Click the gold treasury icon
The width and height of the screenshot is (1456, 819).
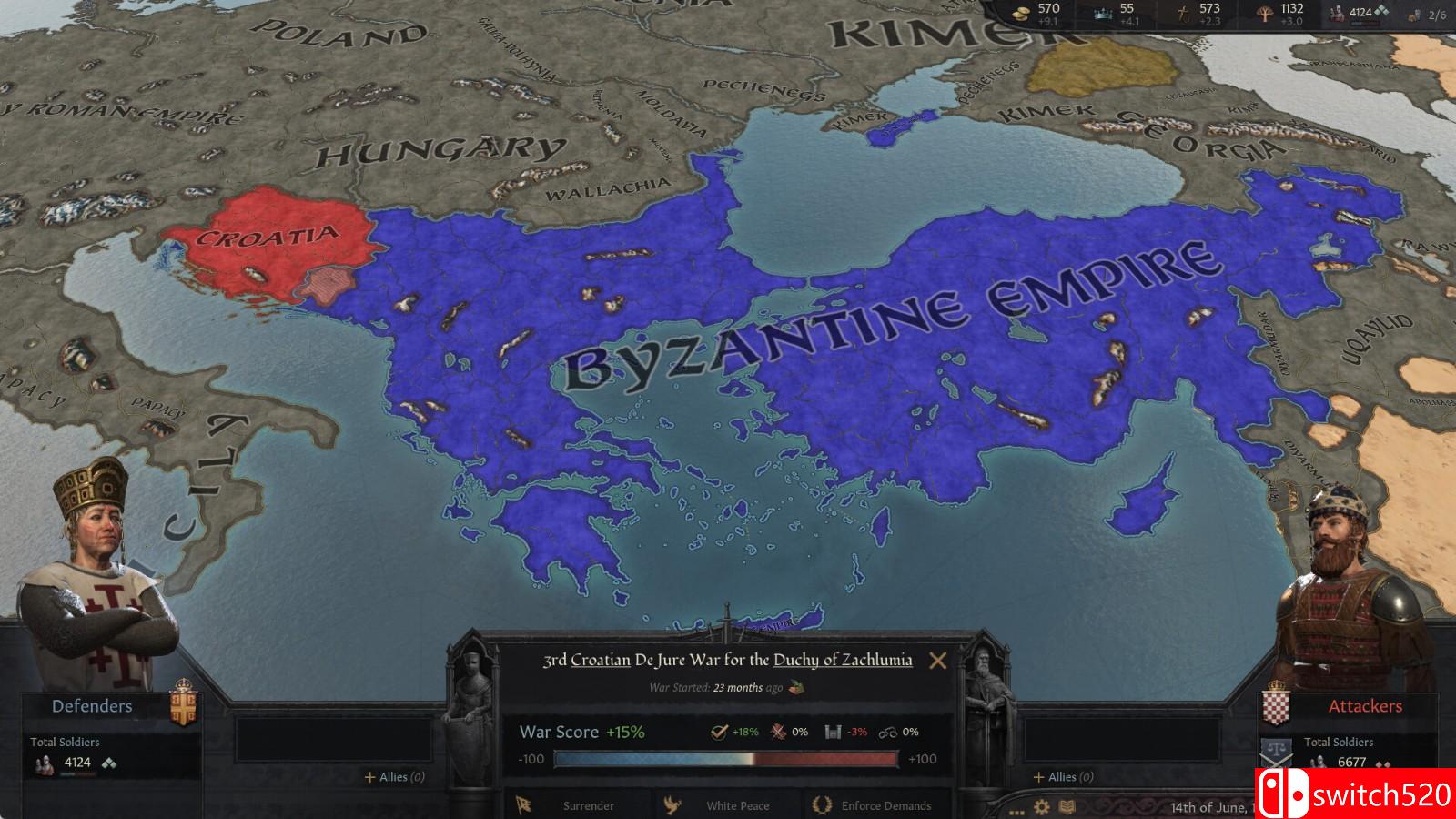pyautogui.click(x=1021, y=14)
